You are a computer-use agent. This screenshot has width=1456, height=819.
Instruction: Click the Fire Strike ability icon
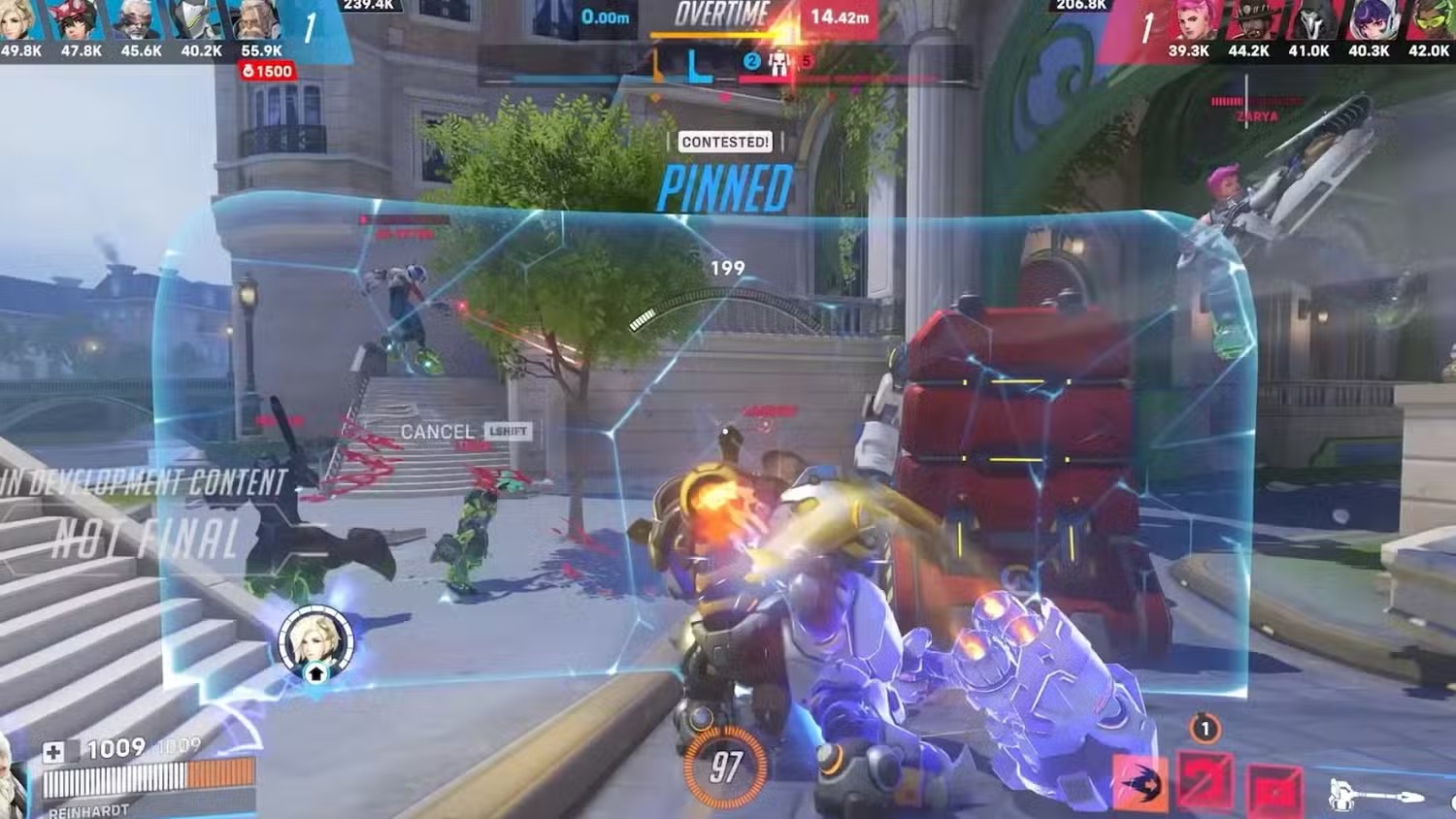click(x=1206, y=782)
